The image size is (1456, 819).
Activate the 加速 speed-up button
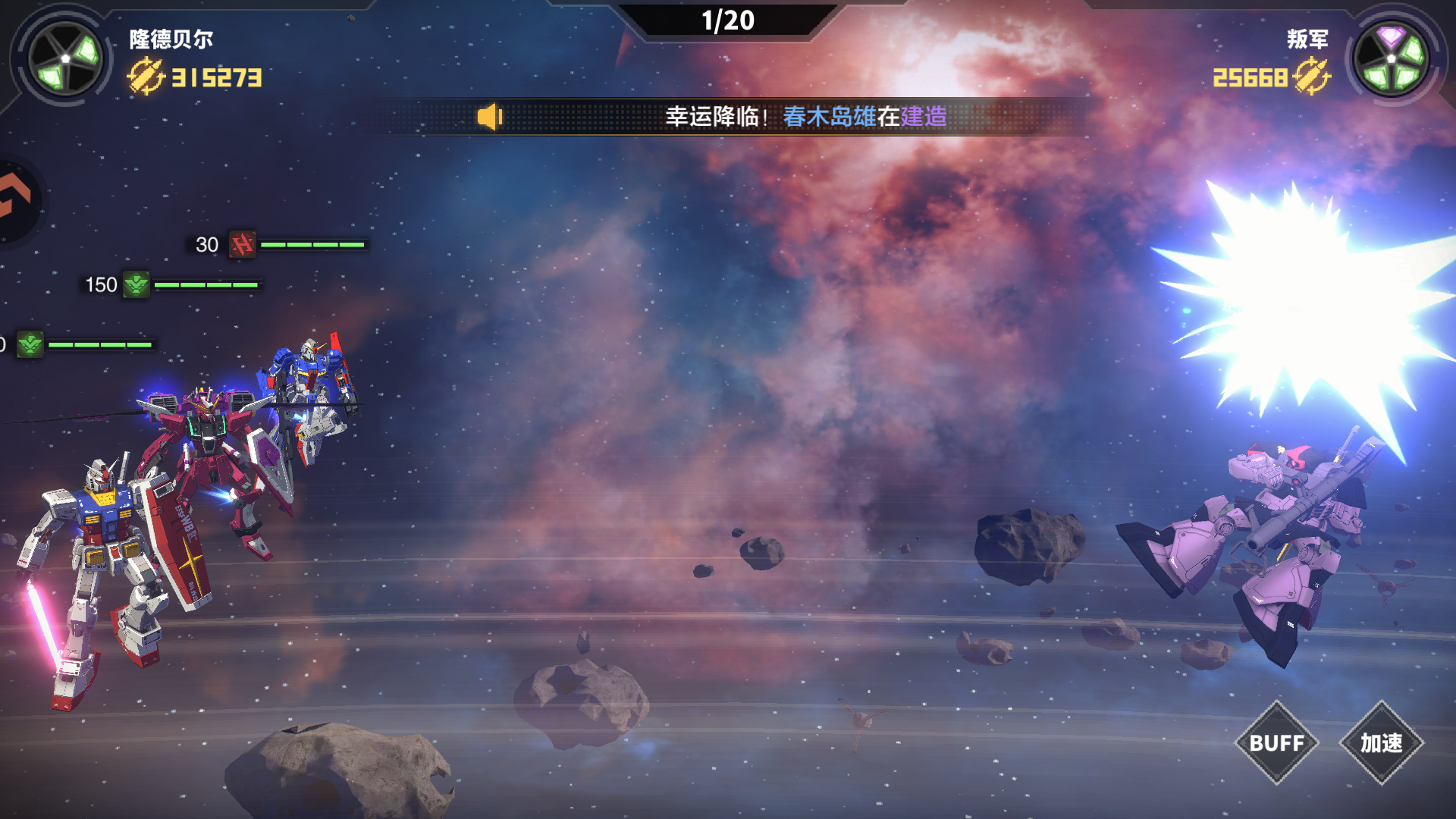pos(1381,743)
